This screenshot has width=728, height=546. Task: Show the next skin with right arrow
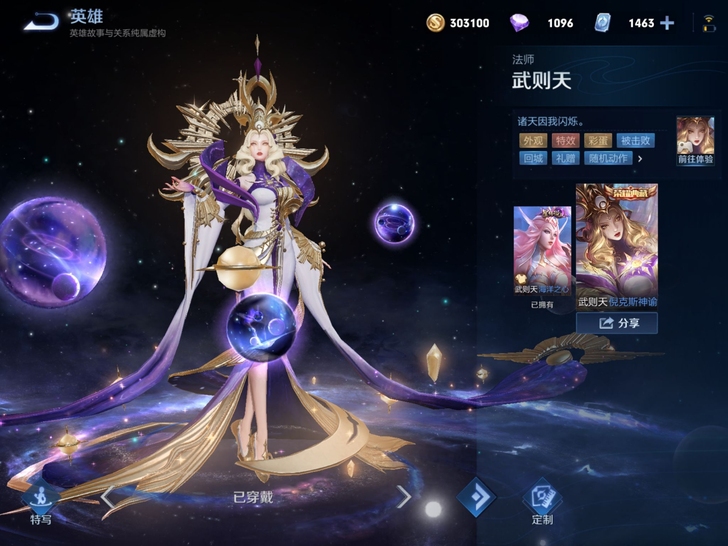403,496
